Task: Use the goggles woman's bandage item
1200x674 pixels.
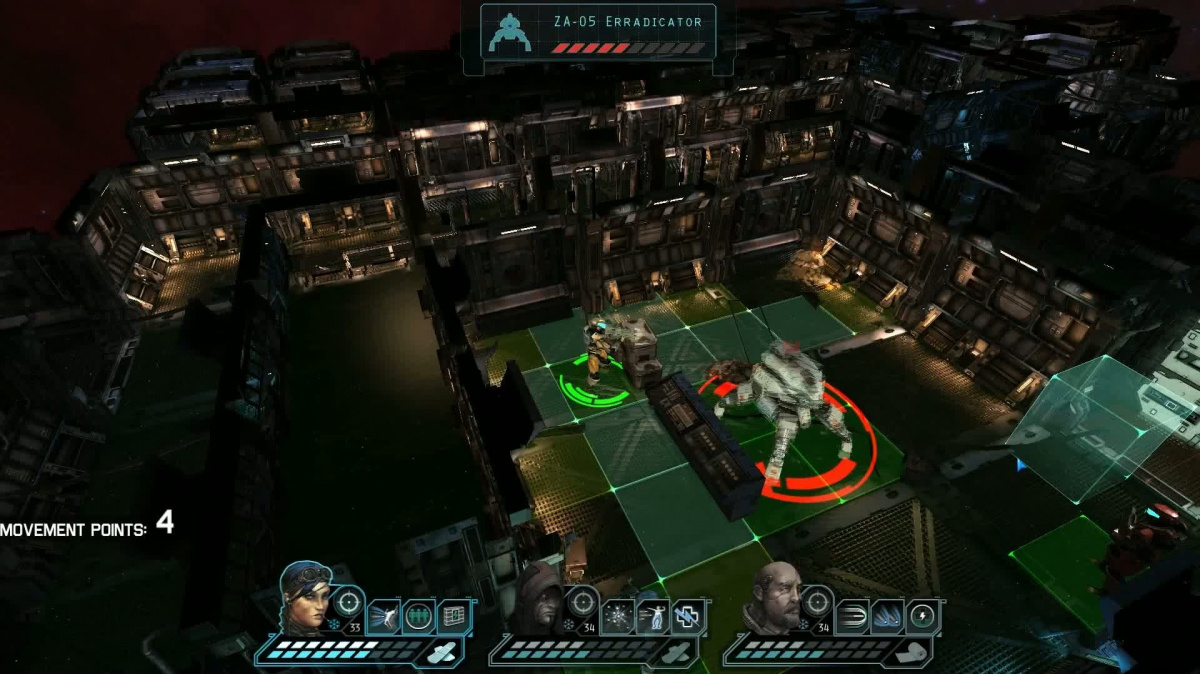Action: pos(444,652)
